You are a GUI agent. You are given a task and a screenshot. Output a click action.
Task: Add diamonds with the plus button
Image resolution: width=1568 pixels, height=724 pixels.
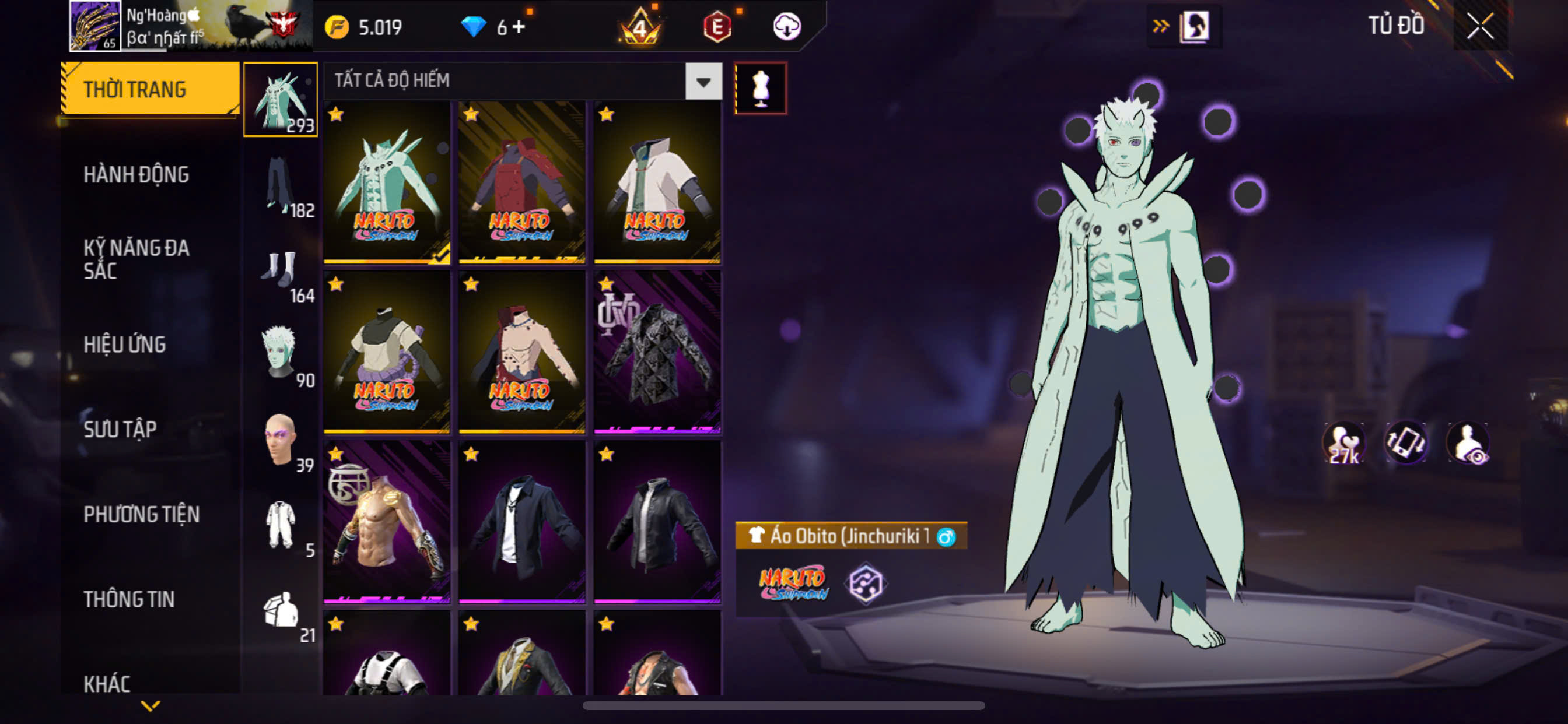click(519, 27)
